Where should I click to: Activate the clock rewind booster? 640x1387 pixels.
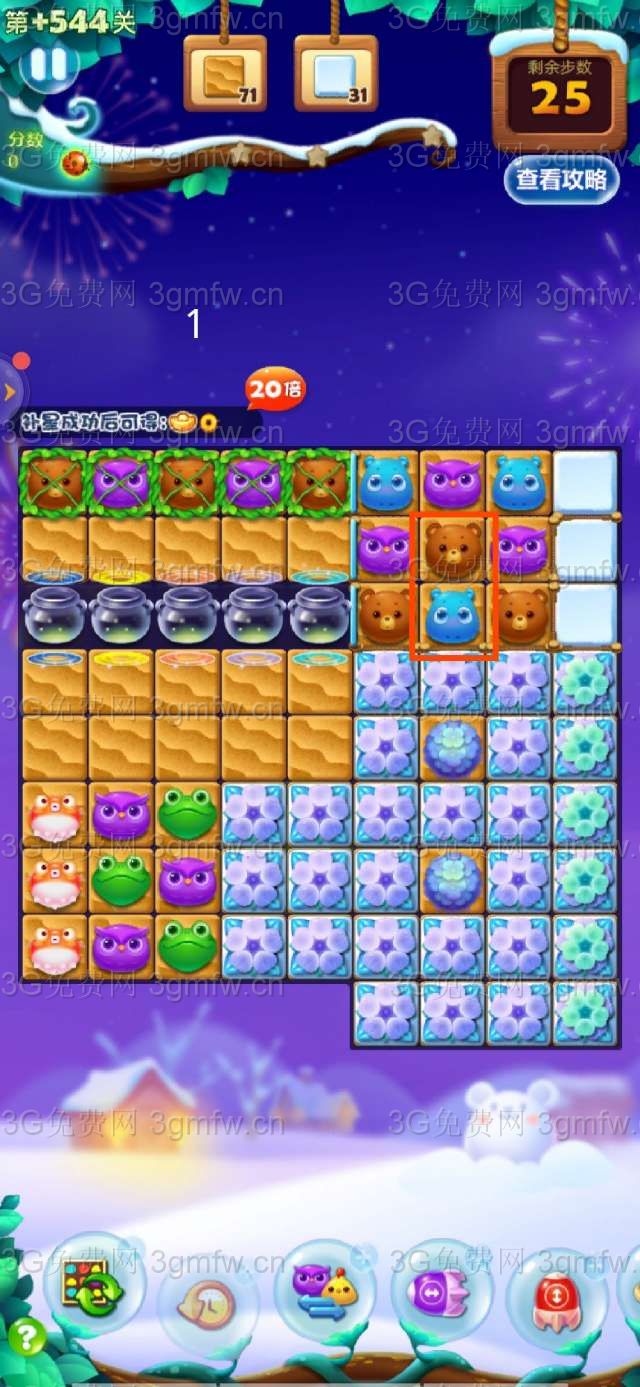(208, 1302)
